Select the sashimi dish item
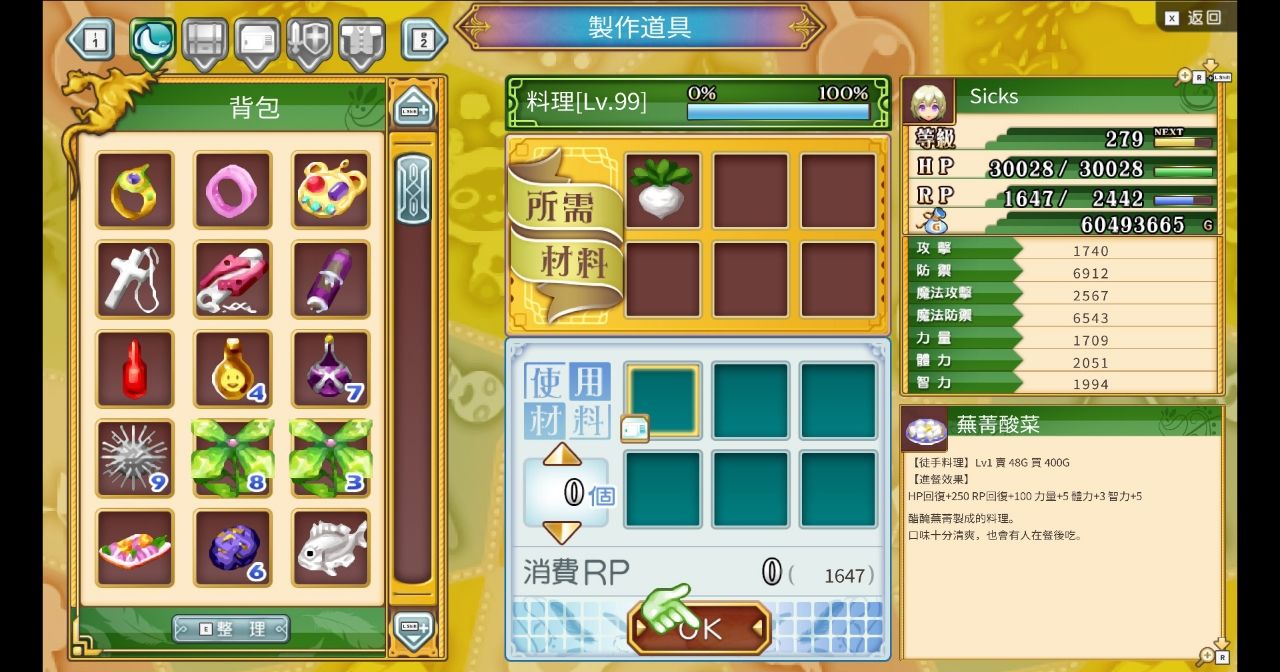 click(134, 547)
